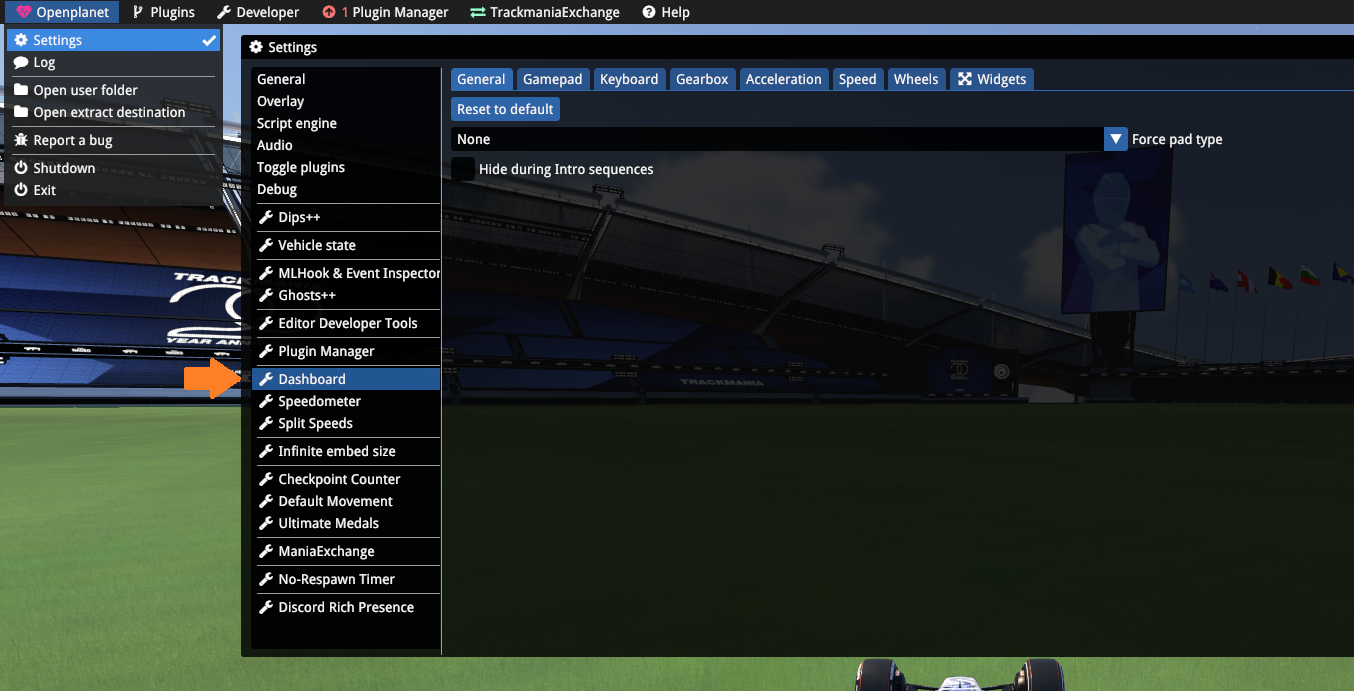This screenshot has height=691, width=1354.
Task: Switch to the Gamepad tab
Action: point(552,79)
